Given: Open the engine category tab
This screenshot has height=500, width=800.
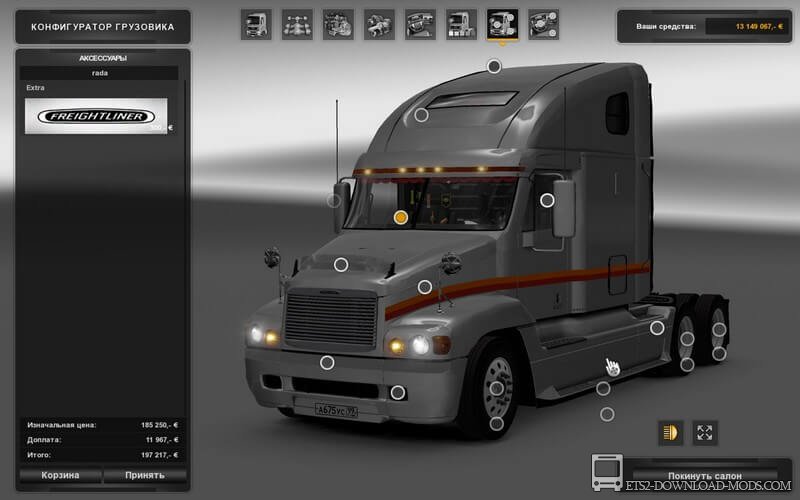Looking at the screenshot, I should [x=337, y=24].
